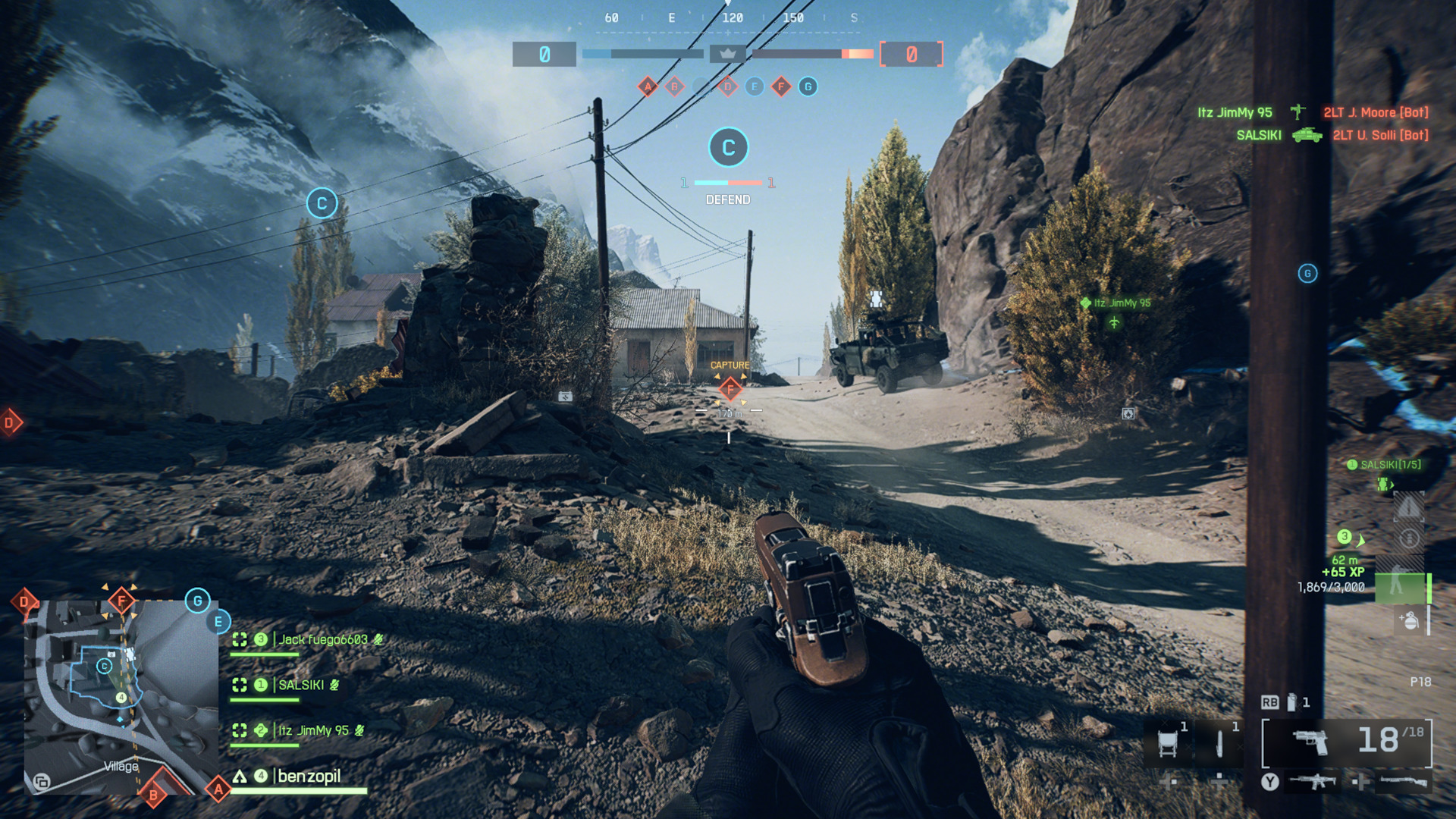
Task: Select benzopil in the squad list
Action: (309, 777)
